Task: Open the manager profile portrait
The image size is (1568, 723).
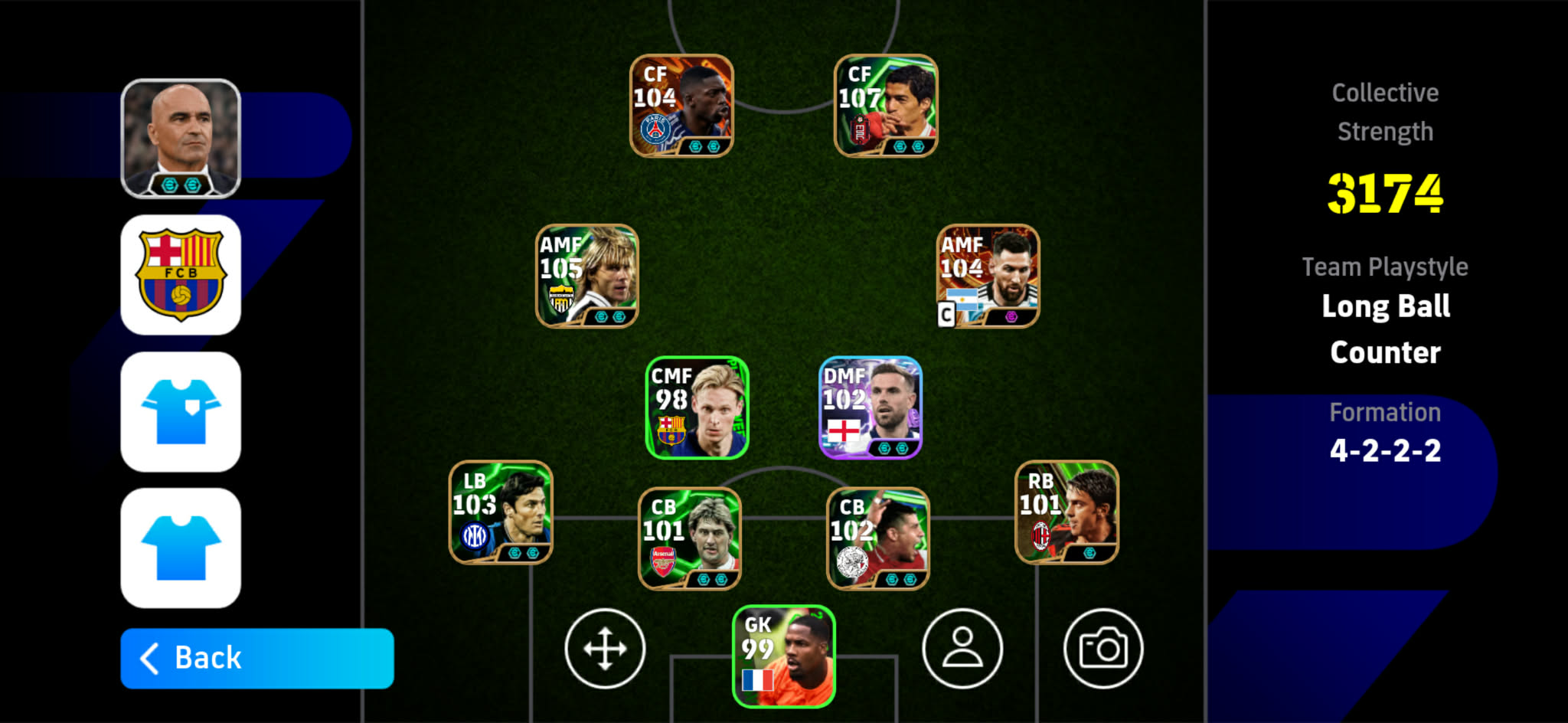Action: (x=181, y=126)
